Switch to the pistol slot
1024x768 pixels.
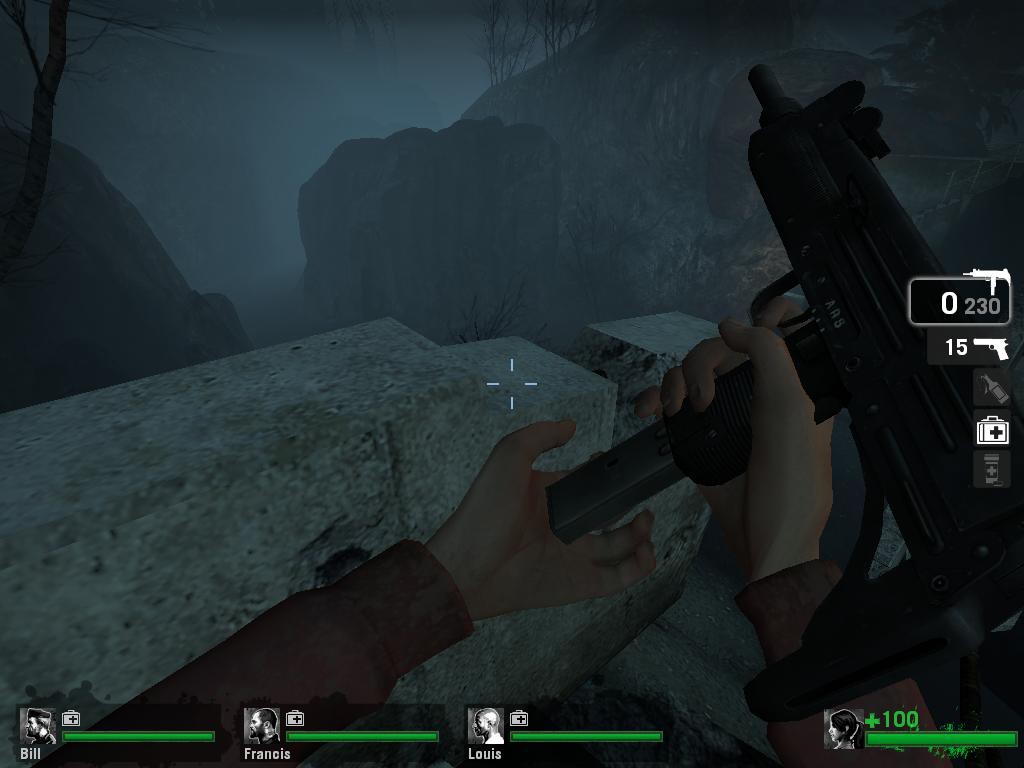tap(967, 347)
